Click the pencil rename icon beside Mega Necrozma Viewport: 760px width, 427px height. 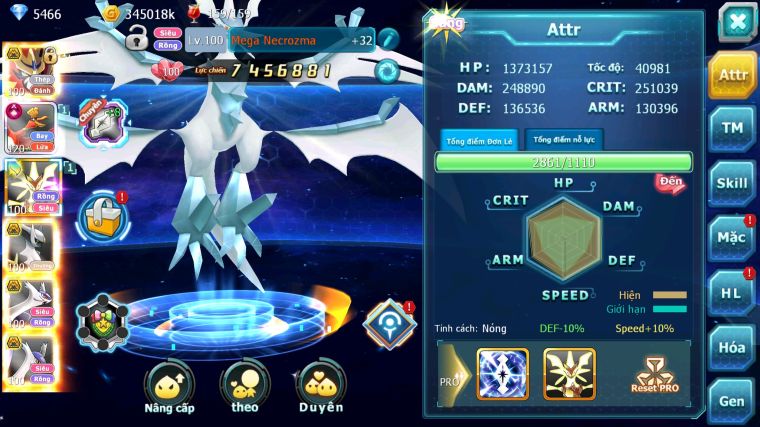388,39
